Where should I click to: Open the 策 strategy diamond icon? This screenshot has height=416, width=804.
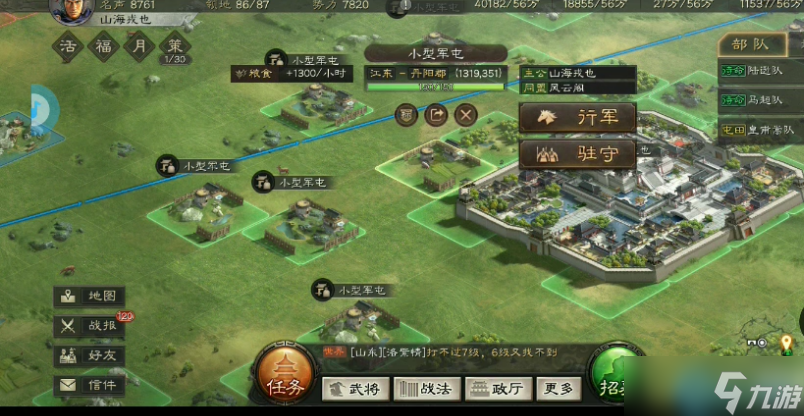click(x=174, y=46)
